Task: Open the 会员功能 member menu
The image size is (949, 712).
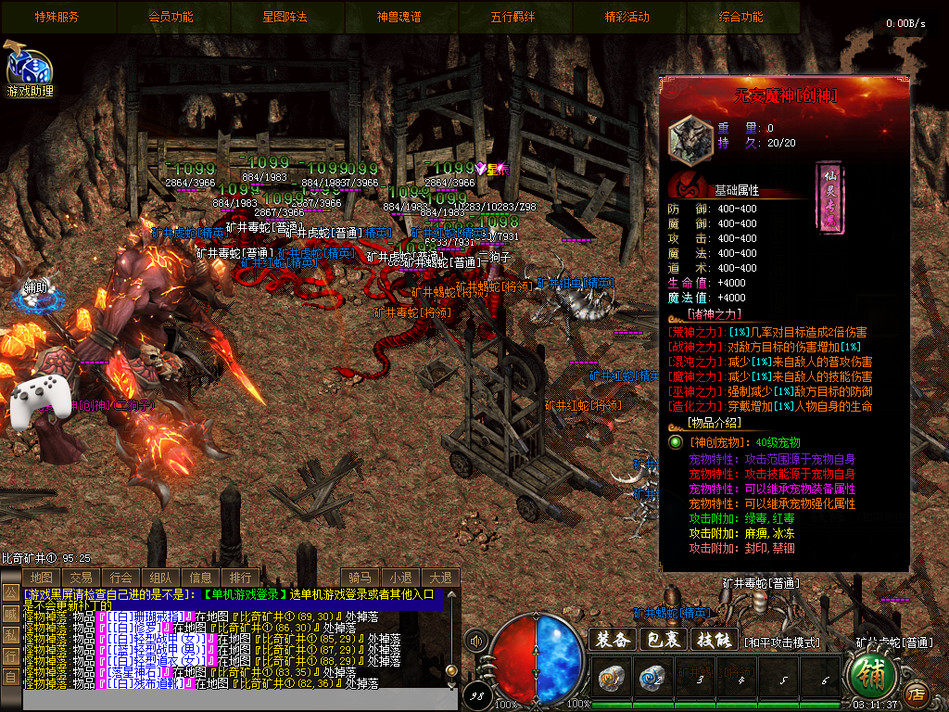Action: point(171,17)
